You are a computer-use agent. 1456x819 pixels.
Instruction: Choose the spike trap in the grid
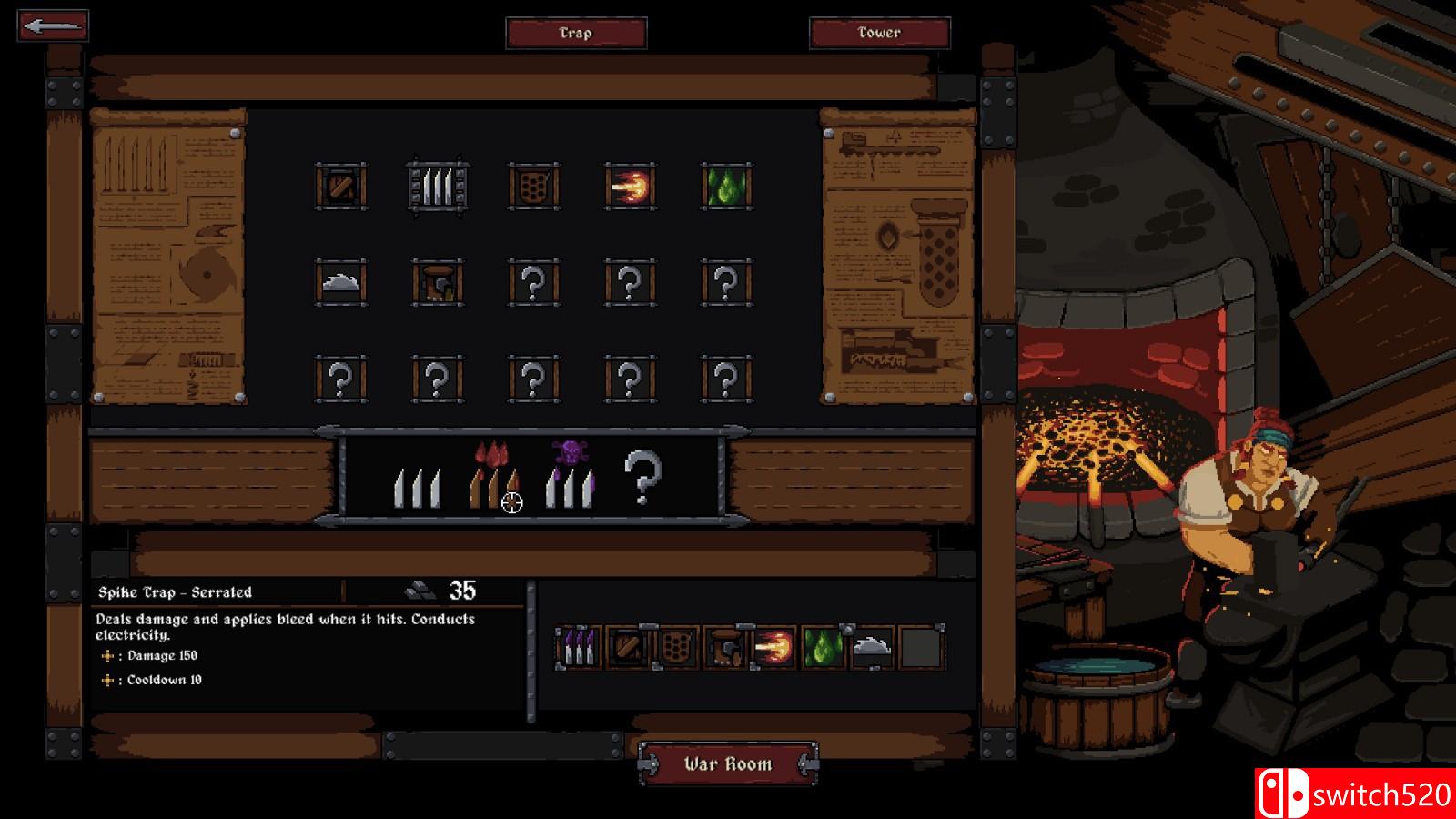click(438, 187)
